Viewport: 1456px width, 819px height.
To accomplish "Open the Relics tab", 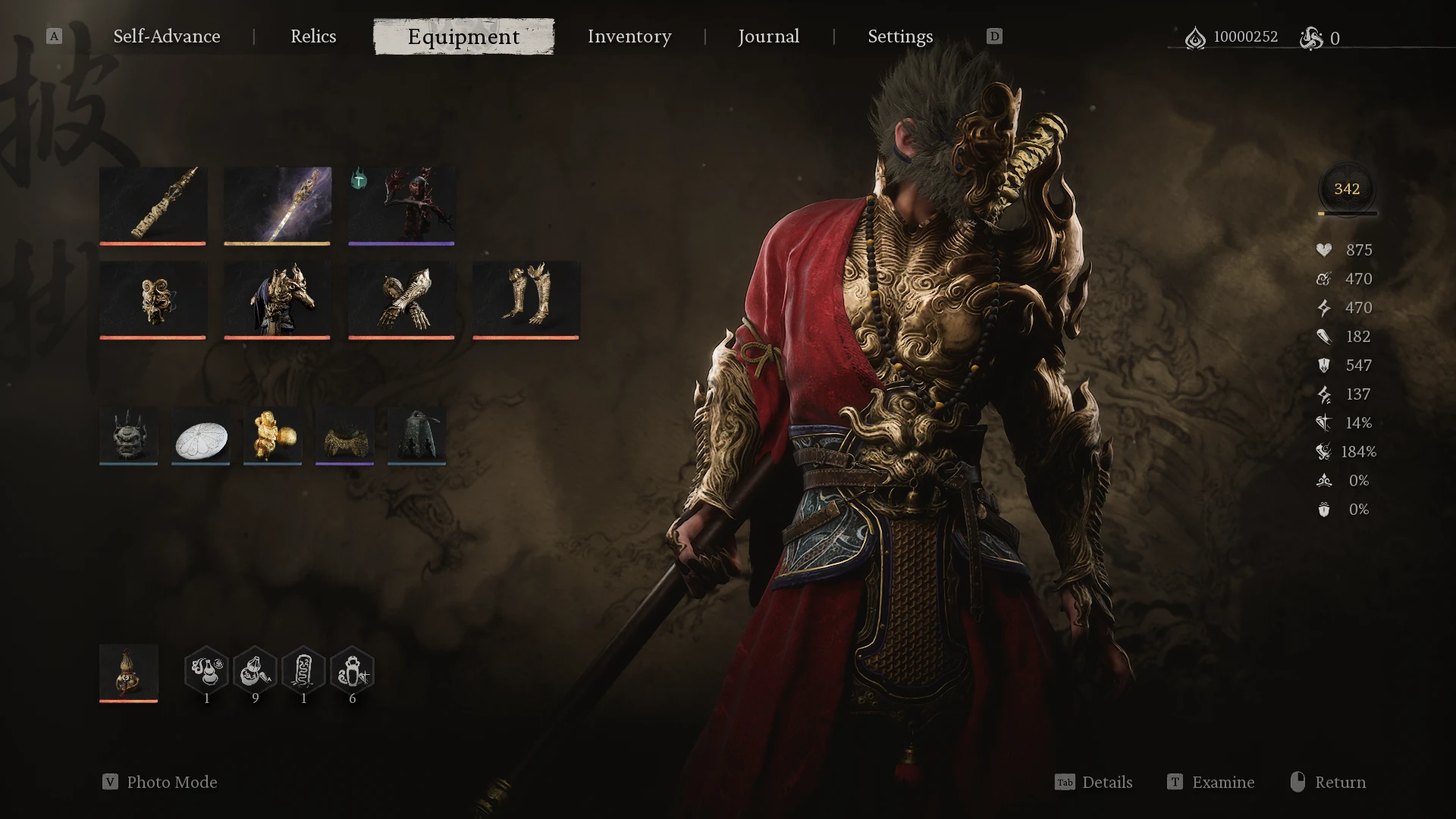I will pyautogui.click(x=313, y=36).
